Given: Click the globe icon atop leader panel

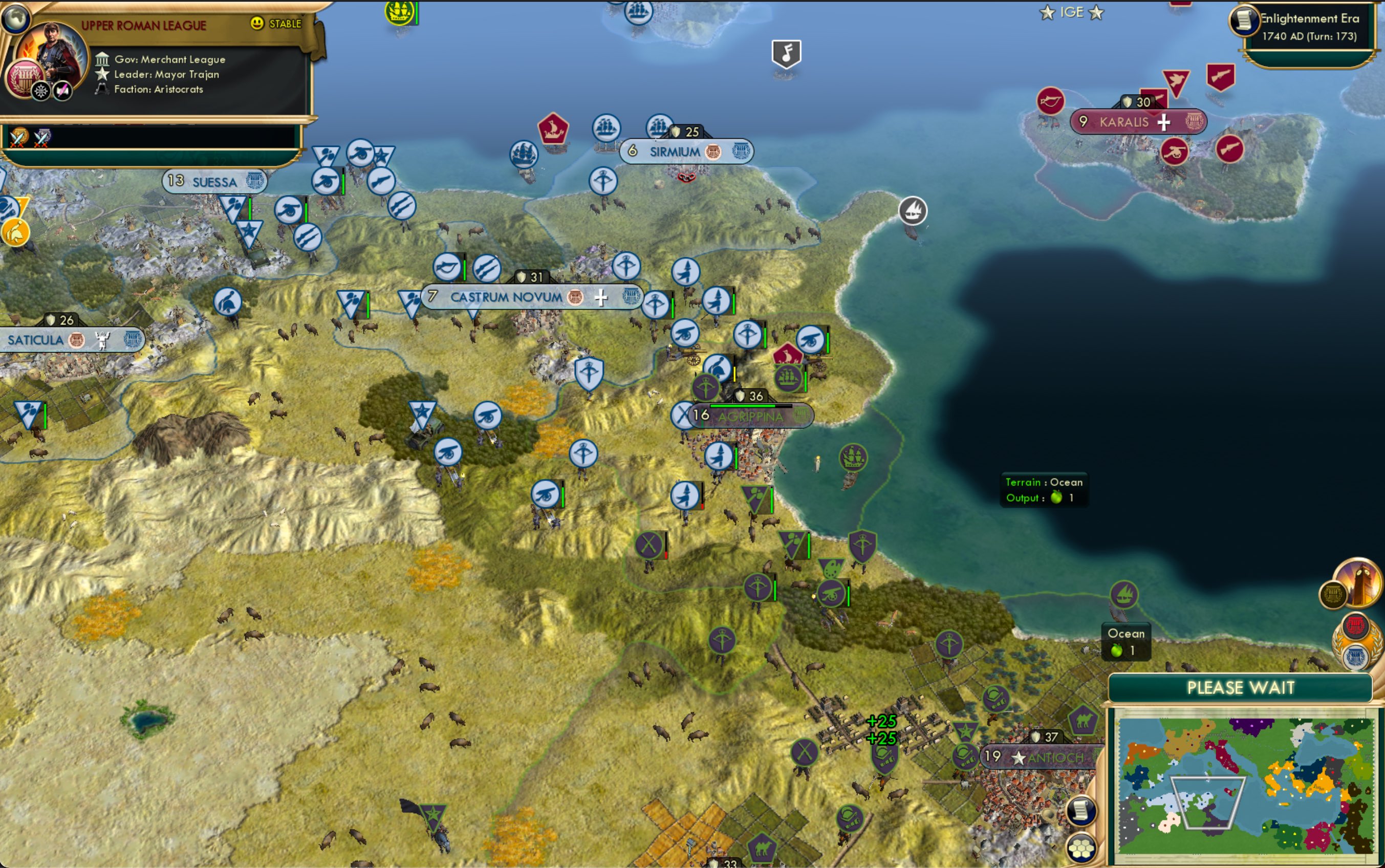Looking at the screenshot, I should pyautogui.click(x=15, y=18).
